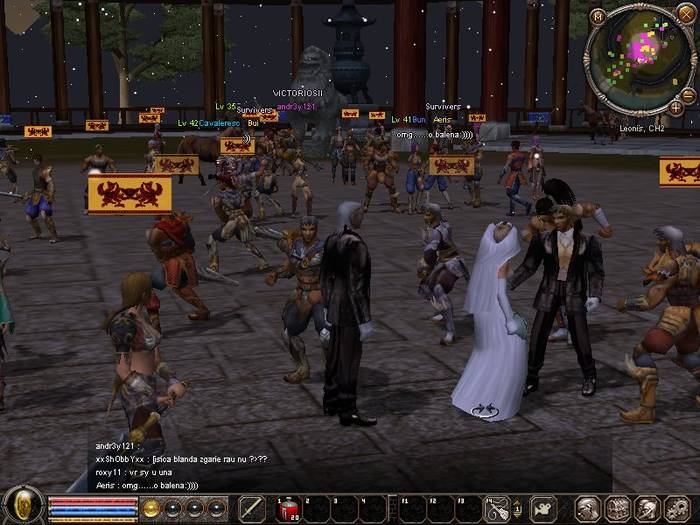Open the world map with the M button

(x=597, y=16)
